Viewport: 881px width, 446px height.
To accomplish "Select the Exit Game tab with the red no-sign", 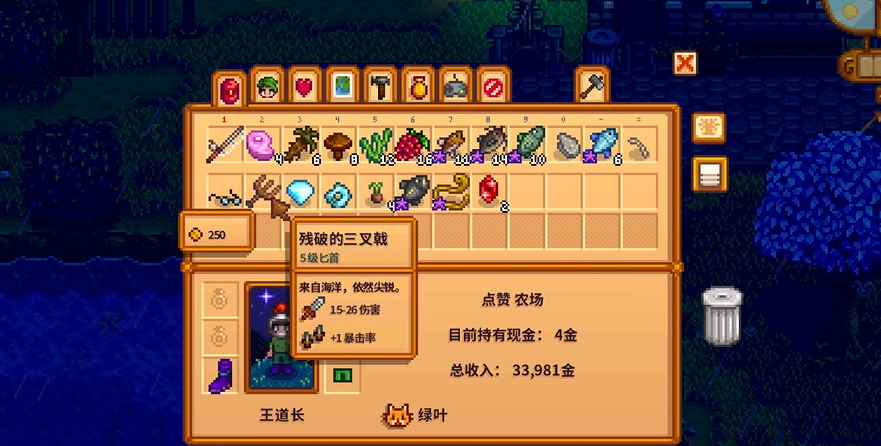I will (x=492, y=87).
